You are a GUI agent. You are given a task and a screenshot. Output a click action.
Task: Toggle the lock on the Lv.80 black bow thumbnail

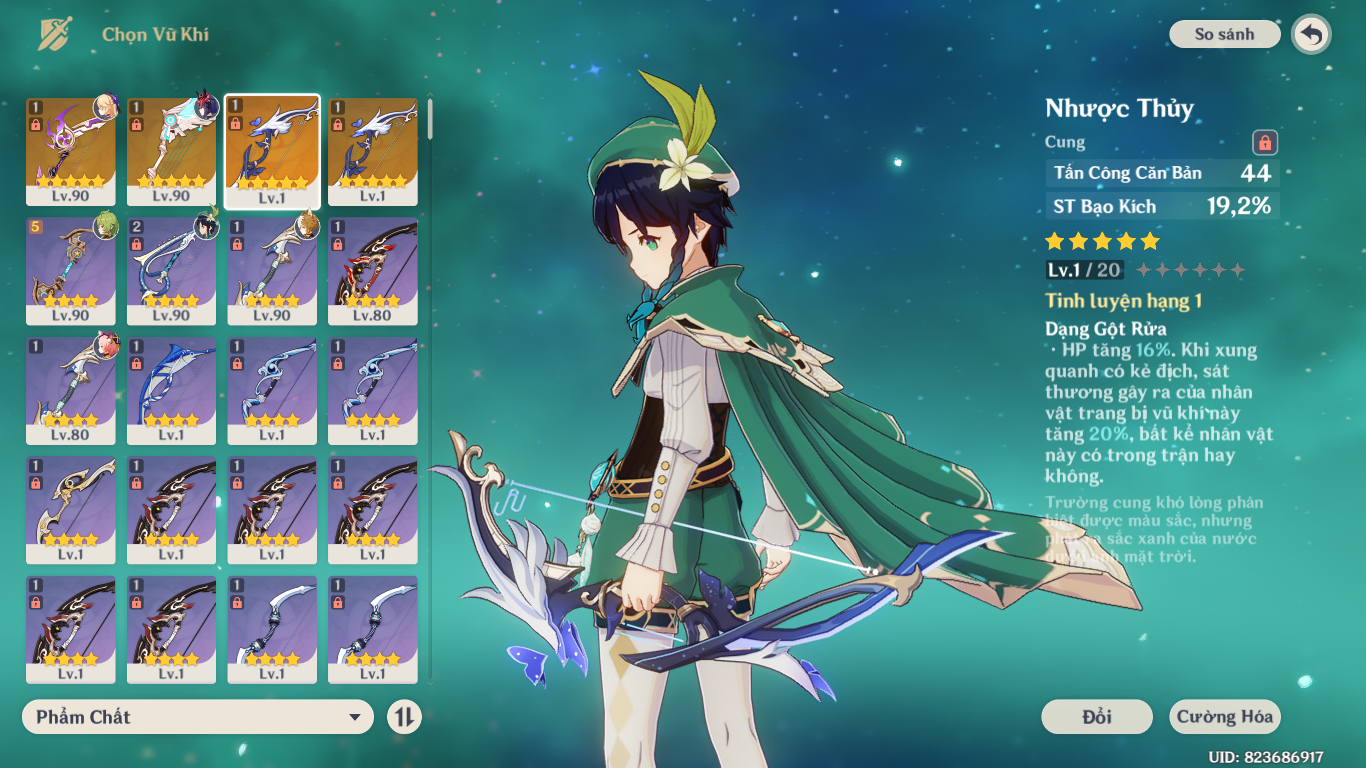point(337,243)
